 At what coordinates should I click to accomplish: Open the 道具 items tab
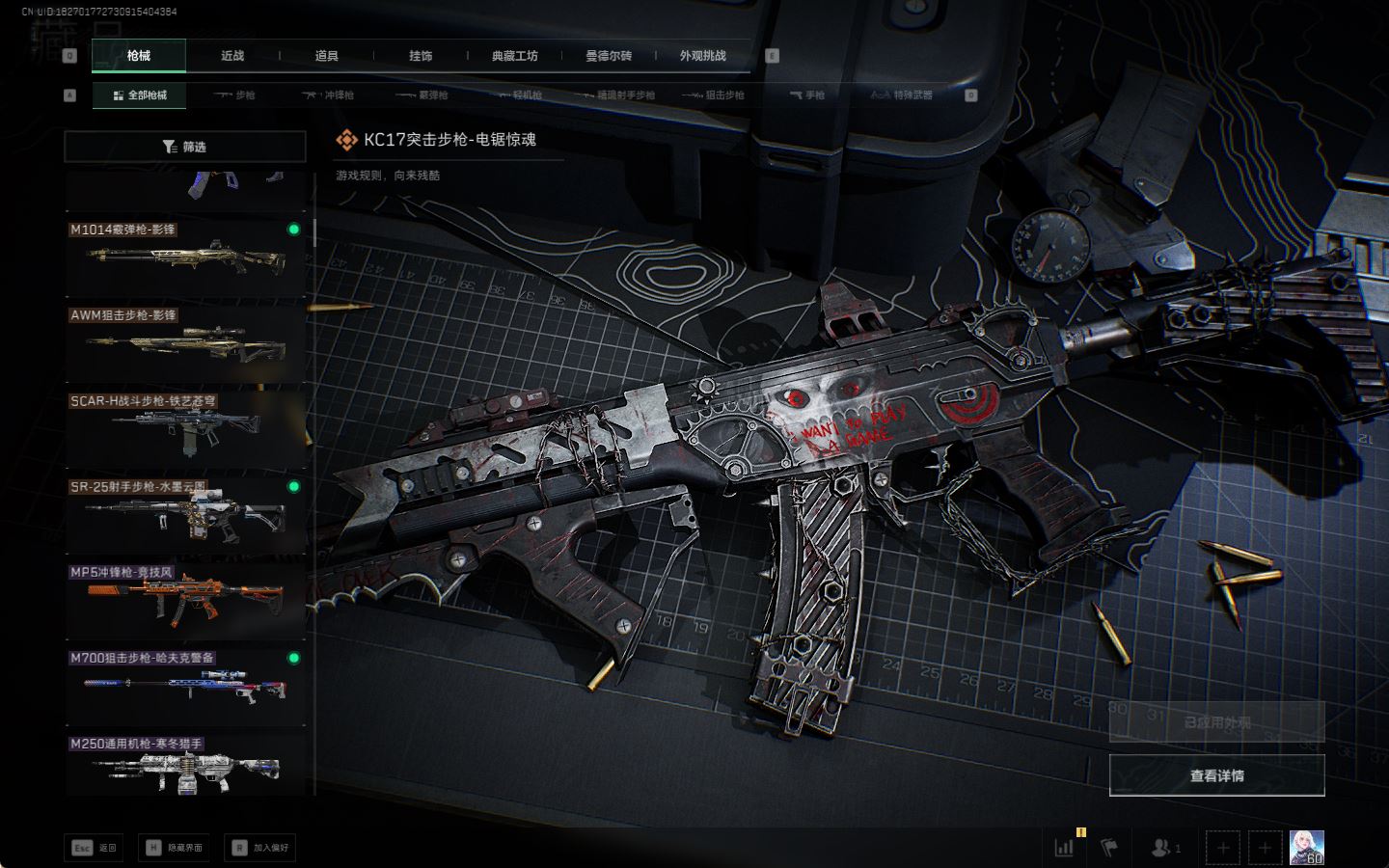pyautogui.click(x=327, y=56)
